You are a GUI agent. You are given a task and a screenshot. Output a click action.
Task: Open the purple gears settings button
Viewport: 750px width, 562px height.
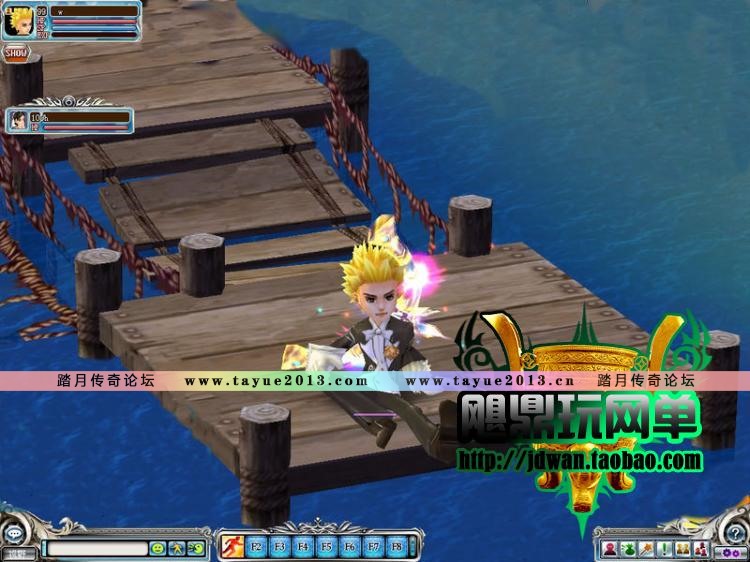pyautogui.click(x=731, y=552)
